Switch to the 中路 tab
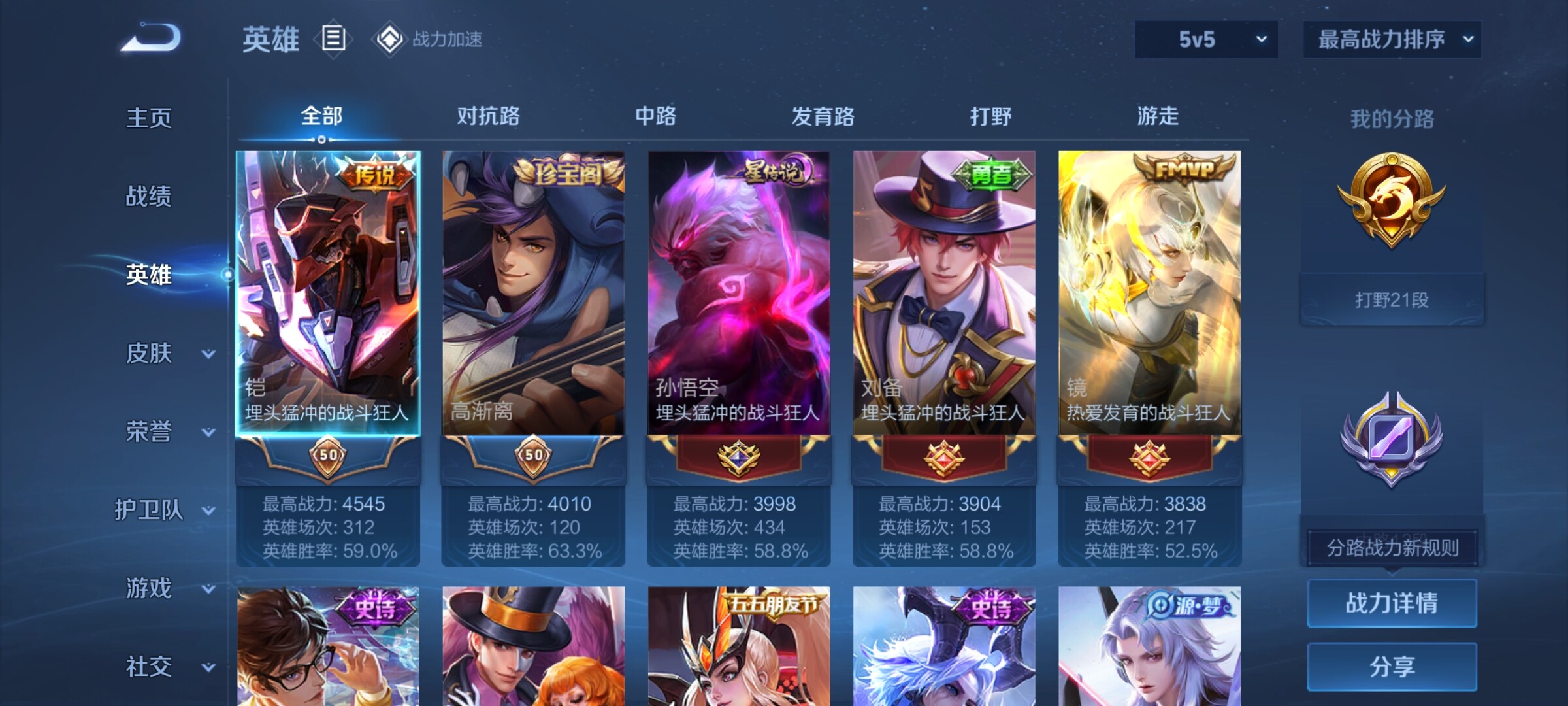This screenshot has width=1568, height=706. click(x=655, y=116)
